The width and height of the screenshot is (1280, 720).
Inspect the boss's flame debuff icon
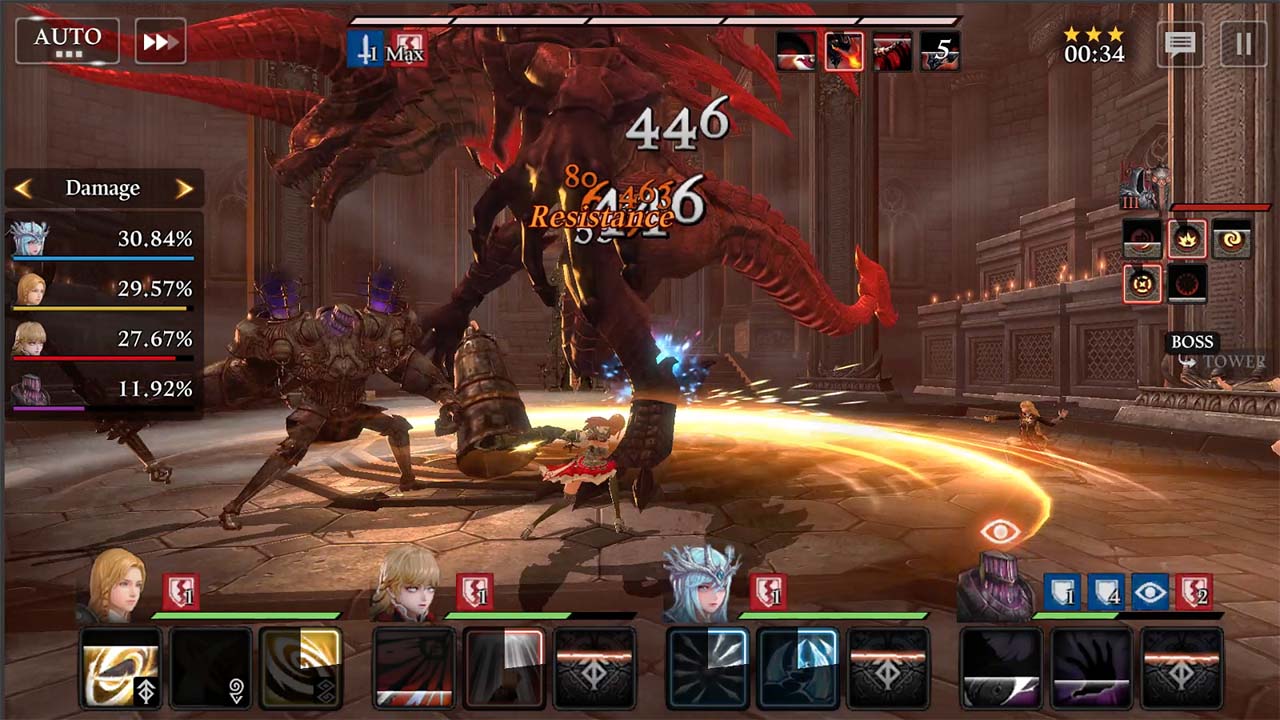[1187, 239]
